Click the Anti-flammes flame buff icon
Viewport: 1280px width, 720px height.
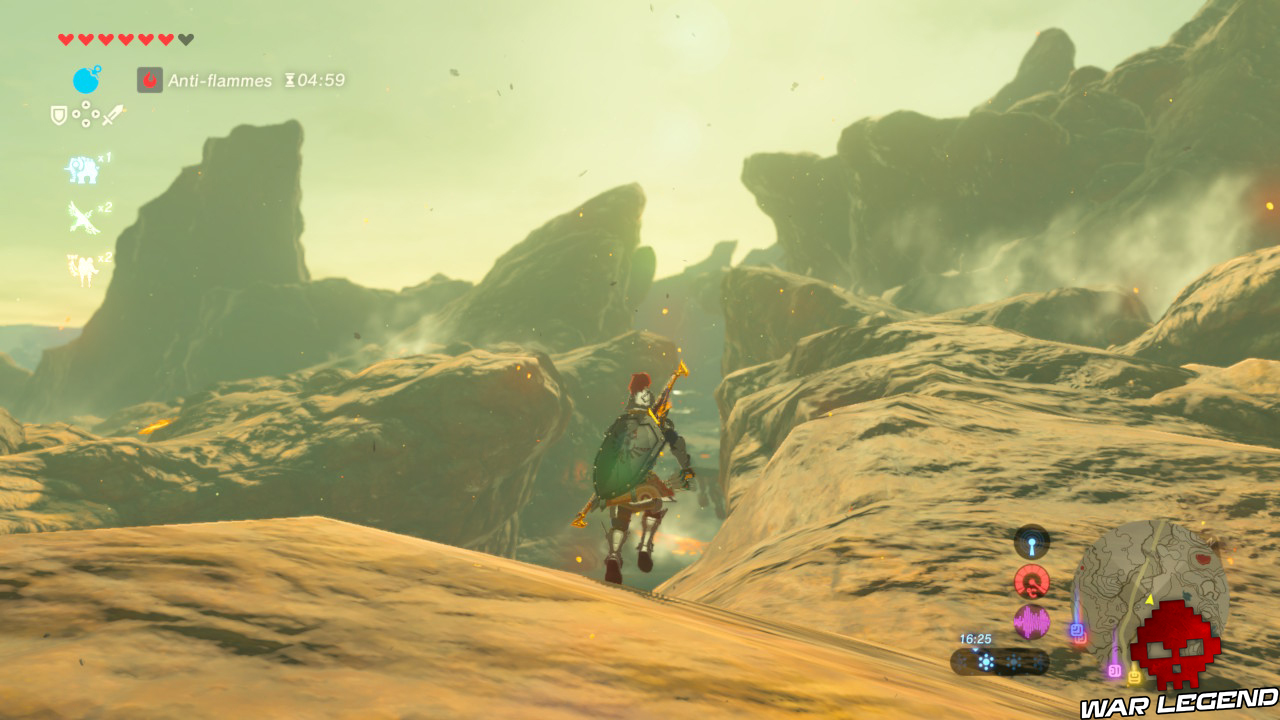click(x=149, y=79)
